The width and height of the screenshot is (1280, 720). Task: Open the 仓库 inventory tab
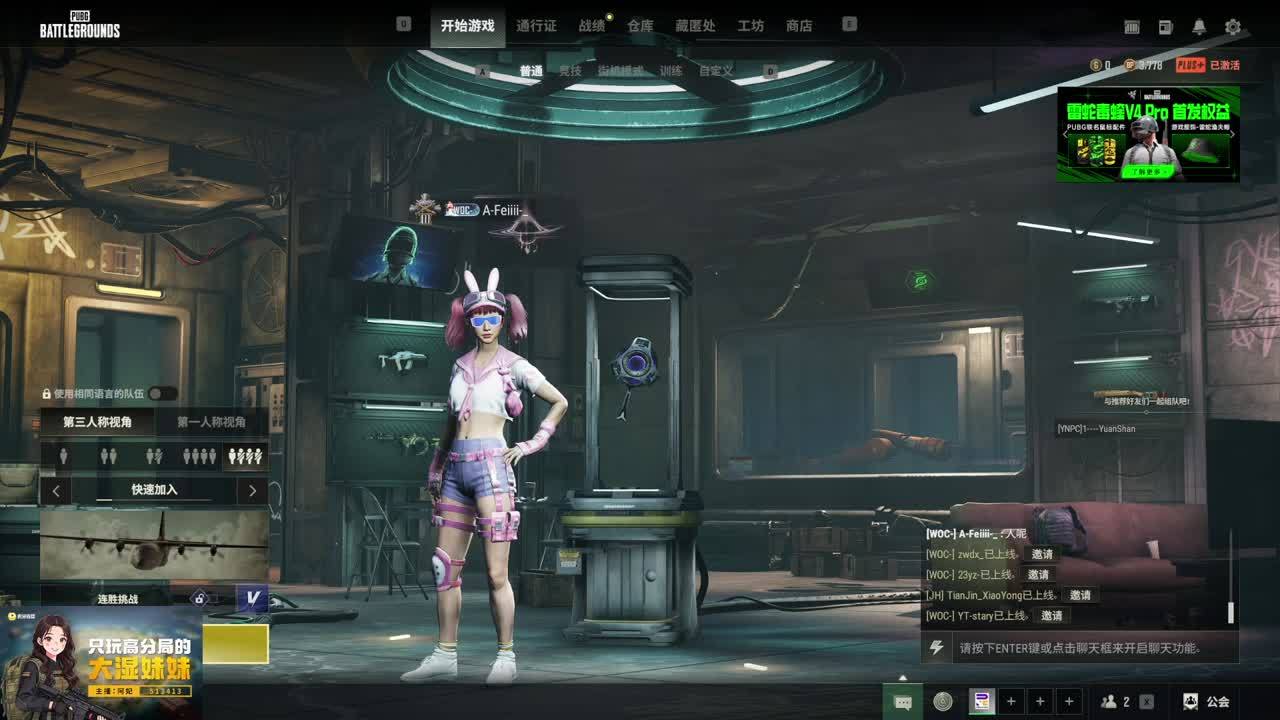click(640, 26)
